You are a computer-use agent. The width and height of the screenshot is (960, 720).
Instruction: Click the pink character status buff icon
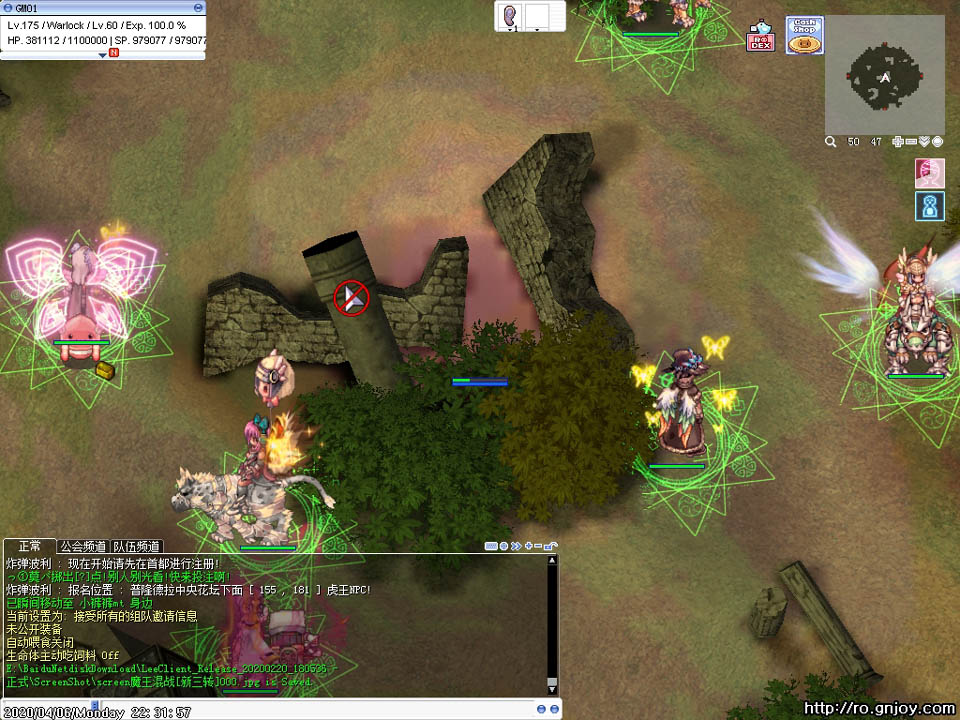[930, 173]
